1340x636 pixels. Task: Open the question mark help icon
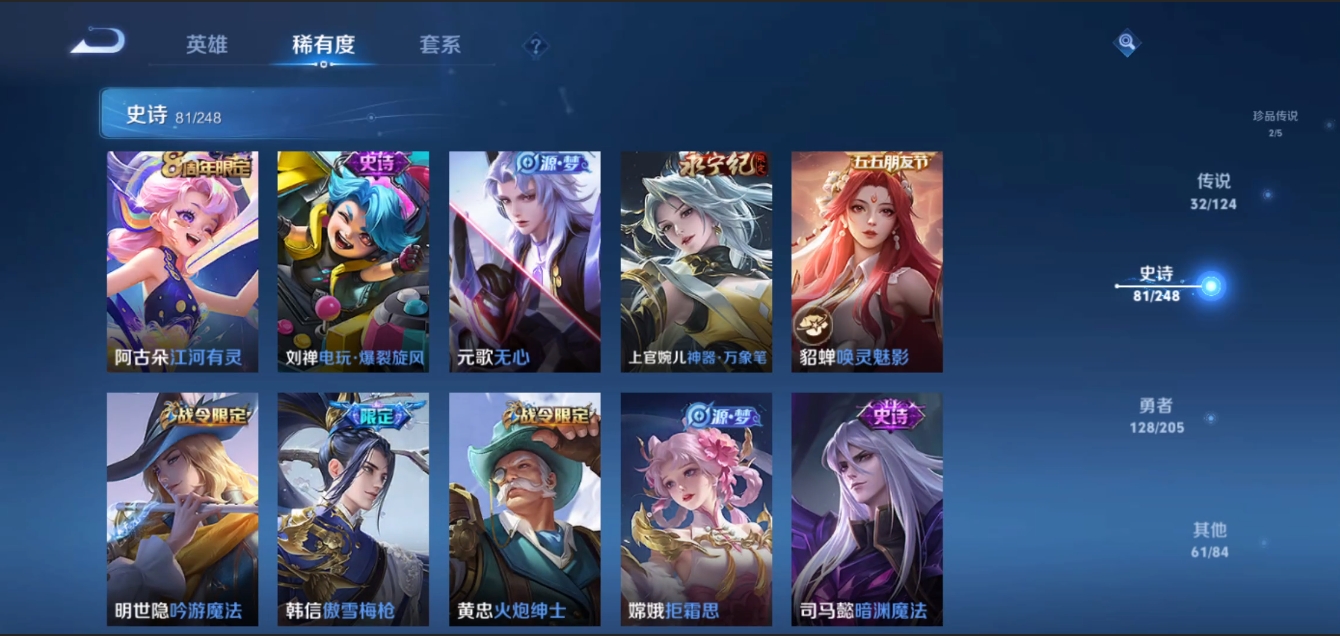(536, 45)
